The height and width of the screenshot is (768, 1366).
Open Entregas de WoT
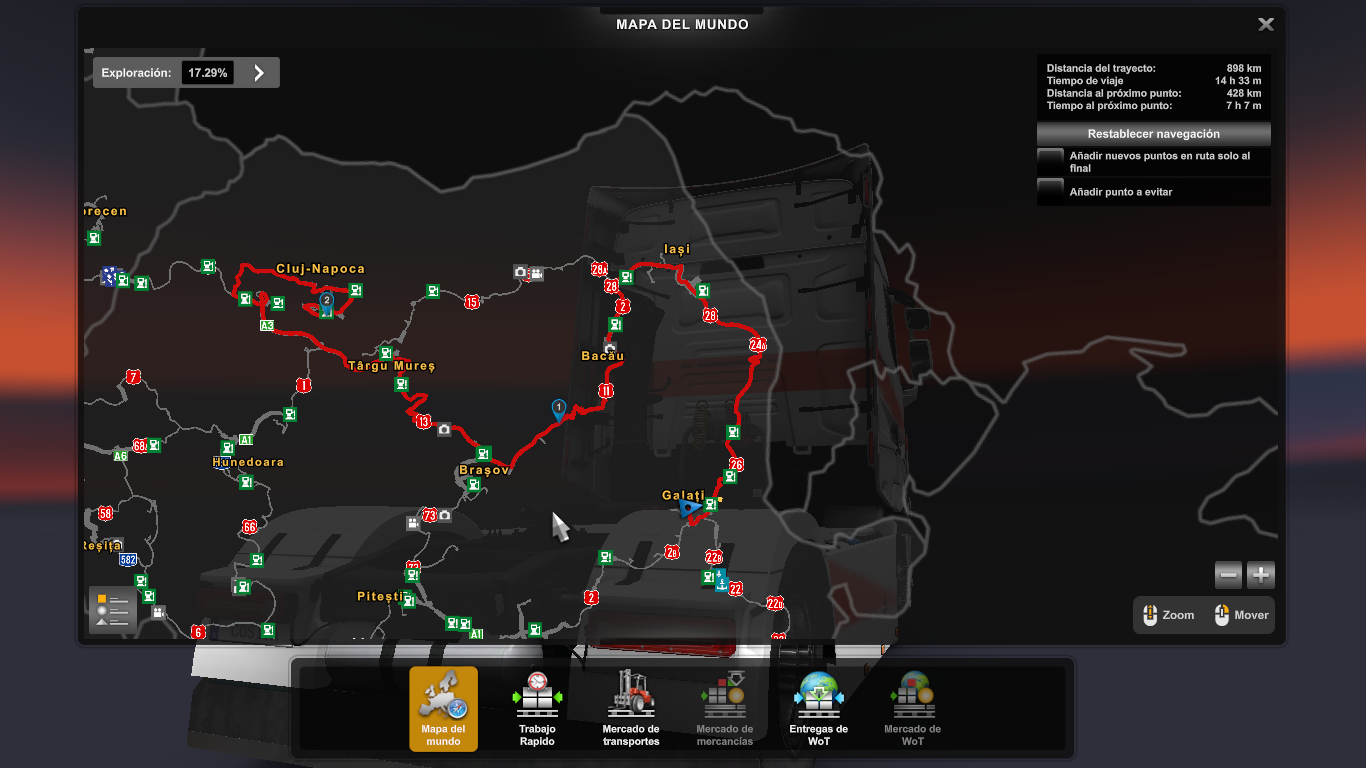[818, 708]
